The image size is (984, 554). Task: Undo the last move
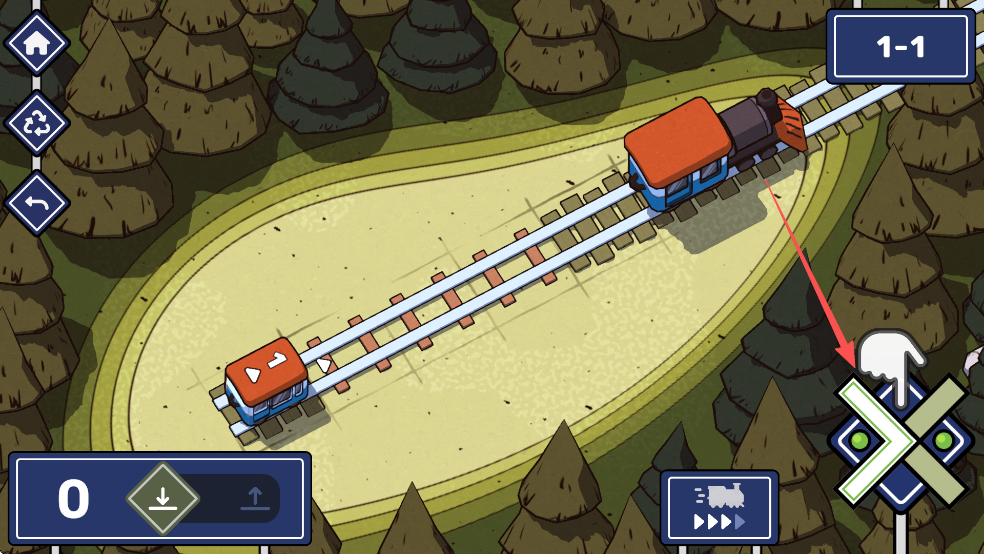tap(37, 203)
